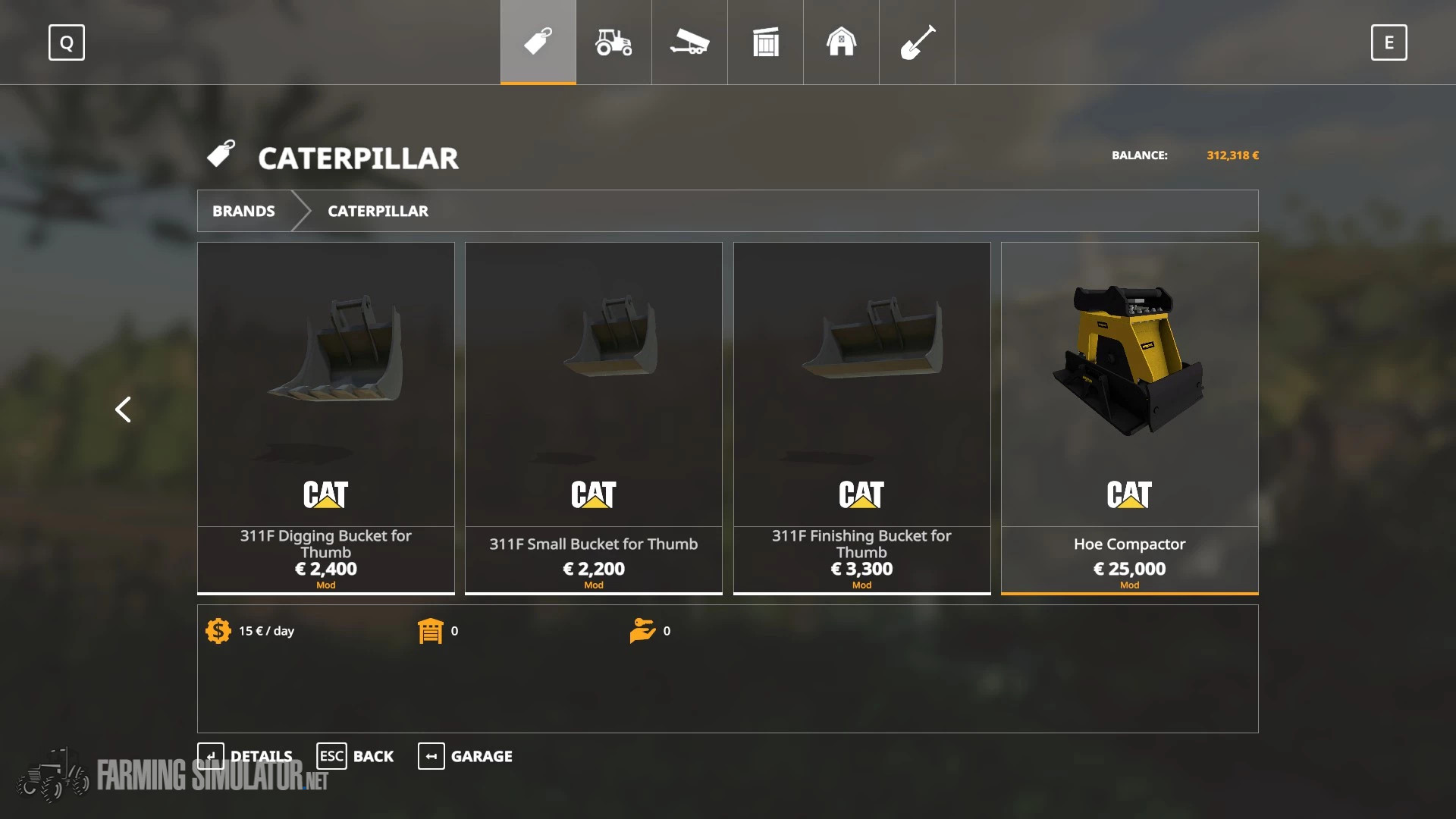
Task: Click the leased vehicles hand icon
Action: click(643, 630)
